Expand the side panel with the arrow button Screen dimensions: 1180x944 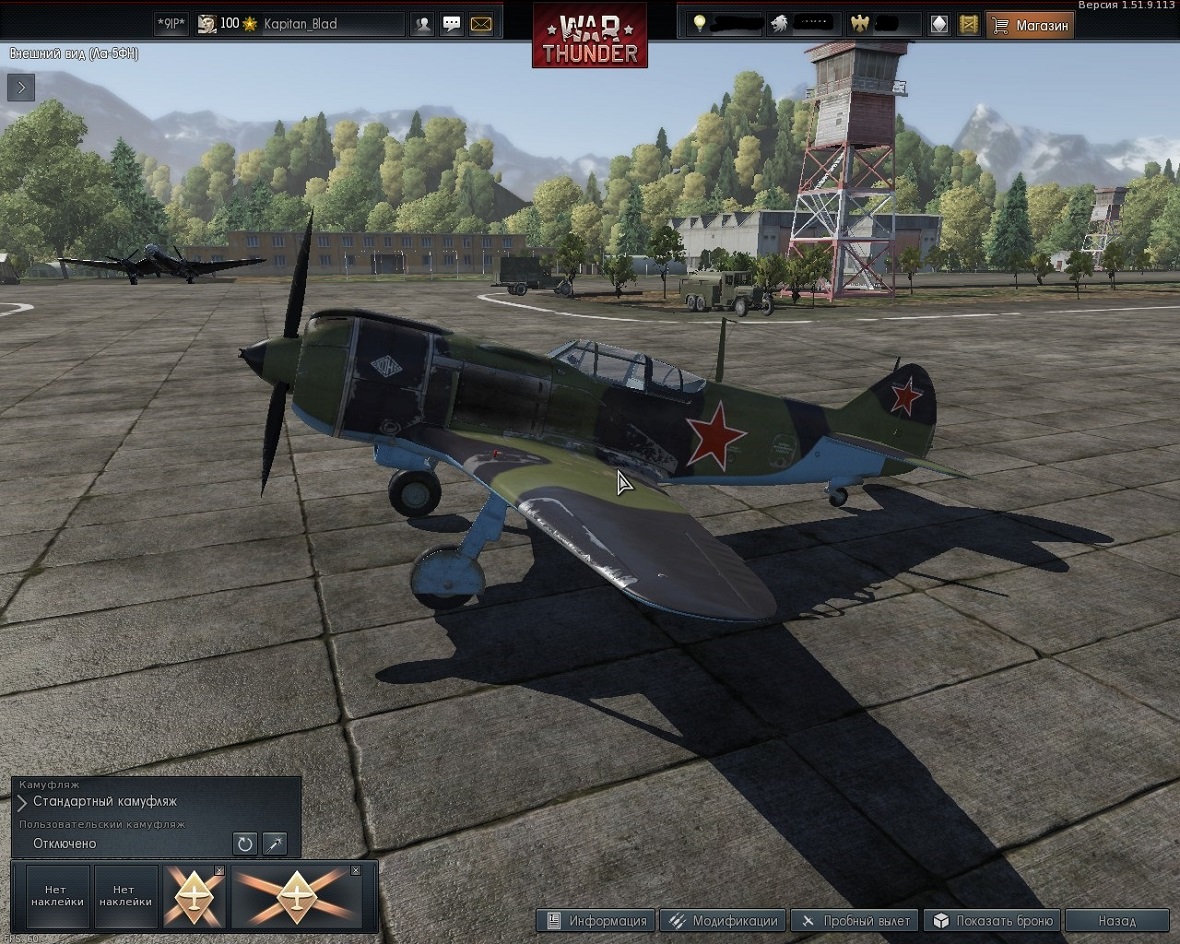(21, 88)
